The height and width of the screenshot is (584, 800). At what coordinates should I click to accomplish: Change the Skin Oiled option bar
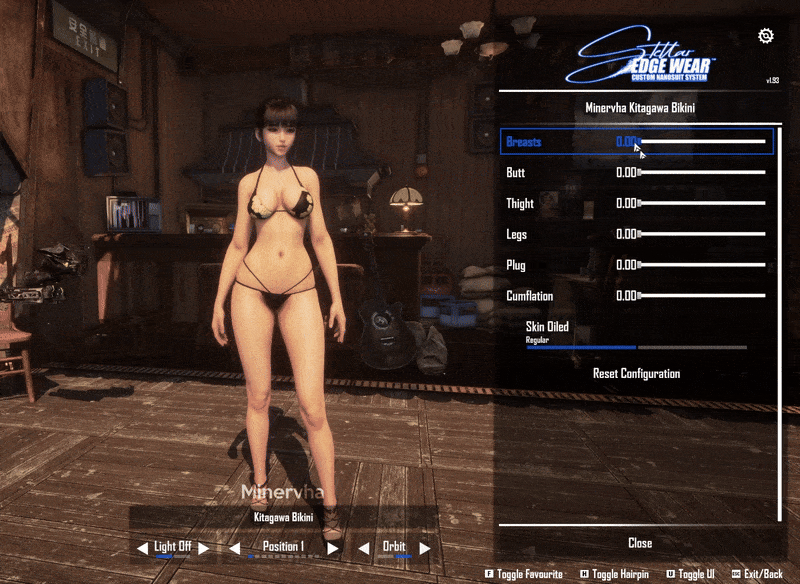click(x=636, y=347)
